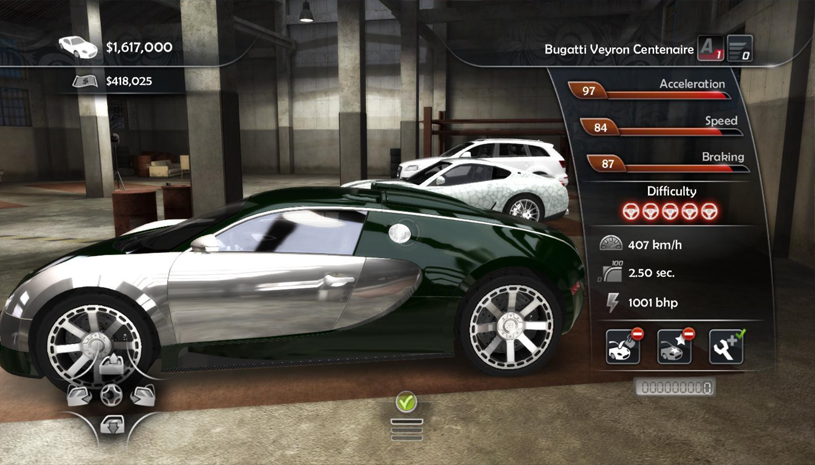The width and height of the screenshot is (815, 465).
Task: Select the car with star icon
Action: (674, 346)
